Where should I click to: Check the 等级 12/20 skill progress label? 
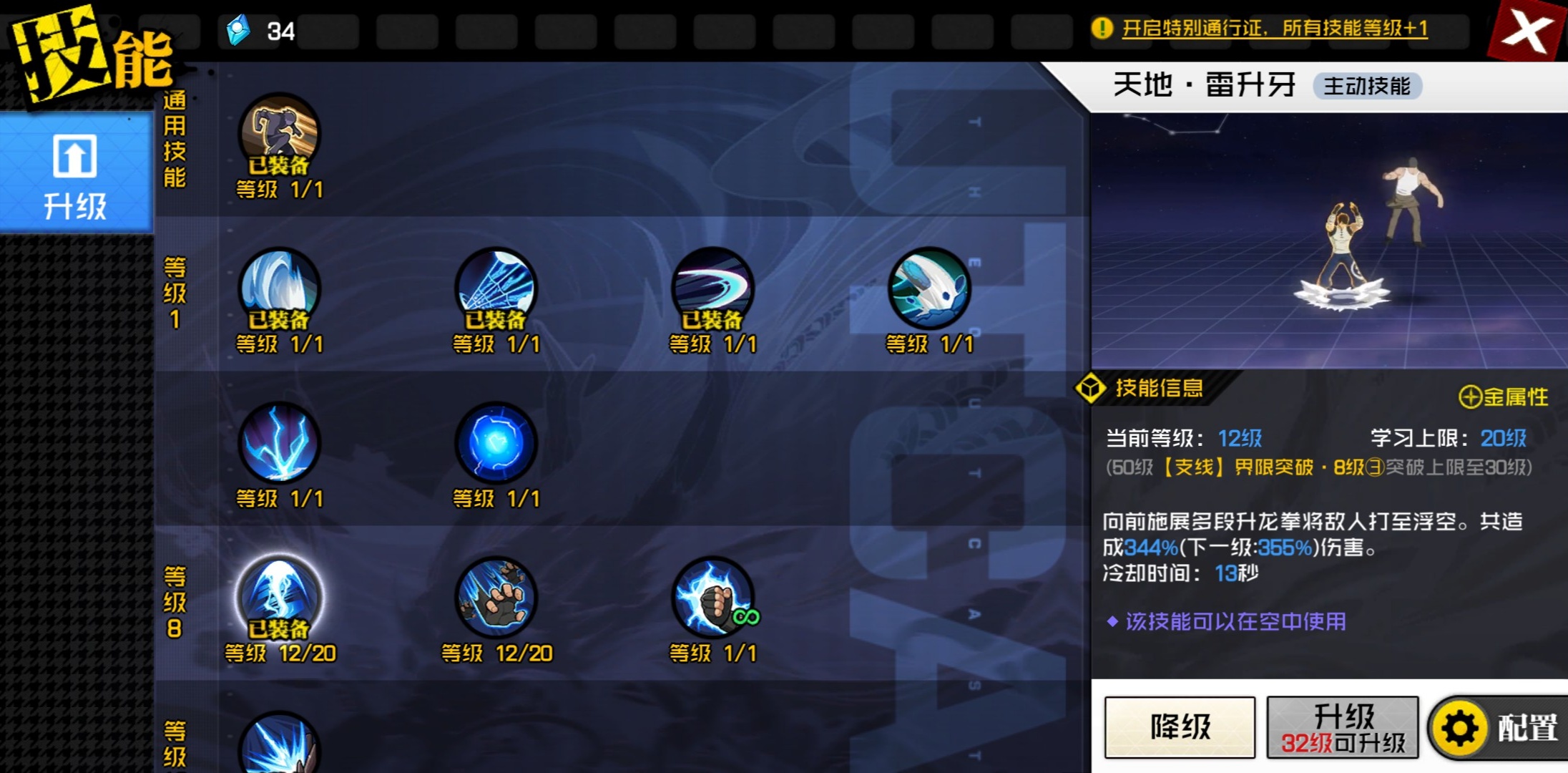[x=282, y=653]
